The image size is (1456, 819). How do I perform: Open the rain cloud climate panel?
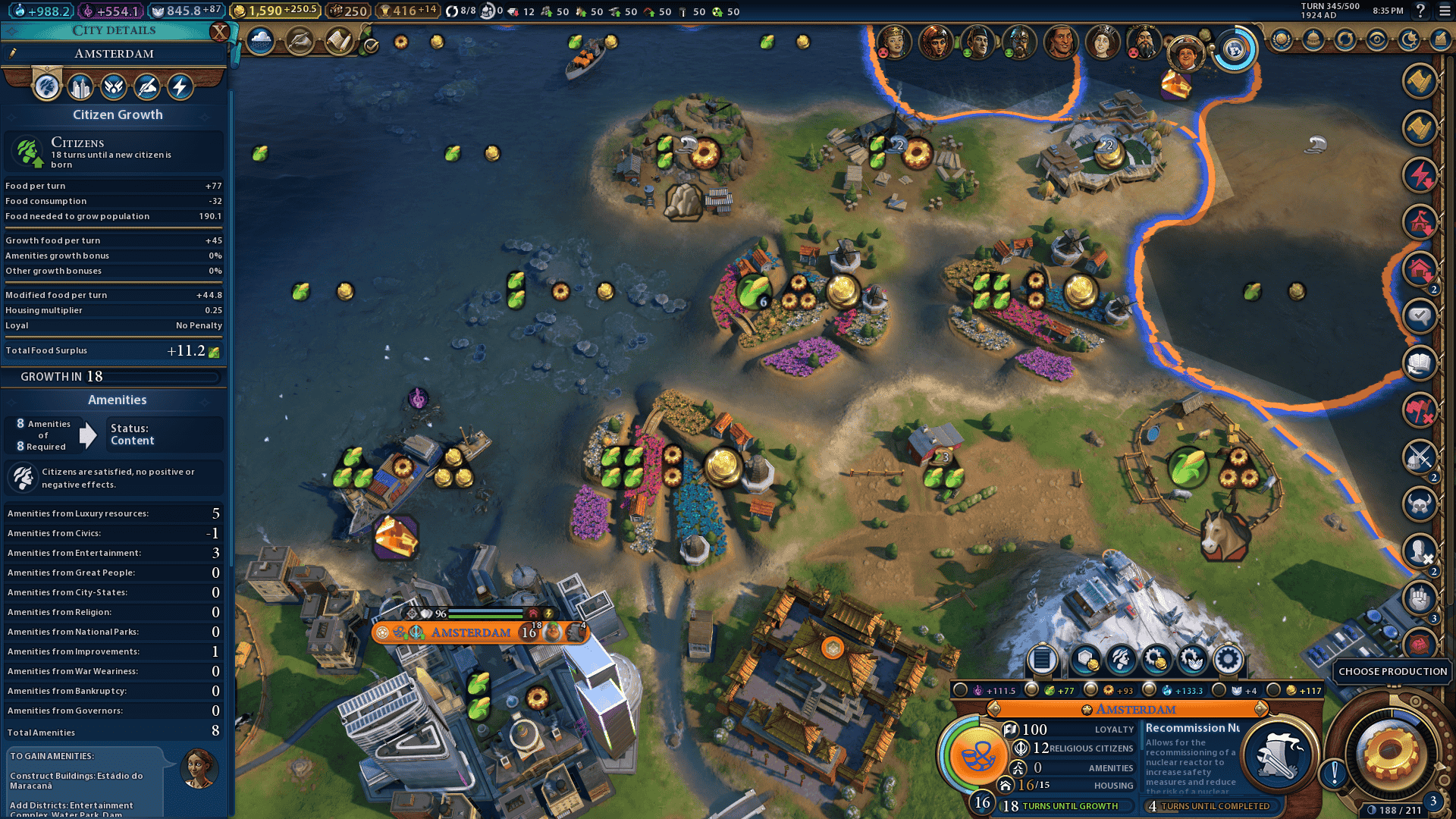[x=260, y=41]
